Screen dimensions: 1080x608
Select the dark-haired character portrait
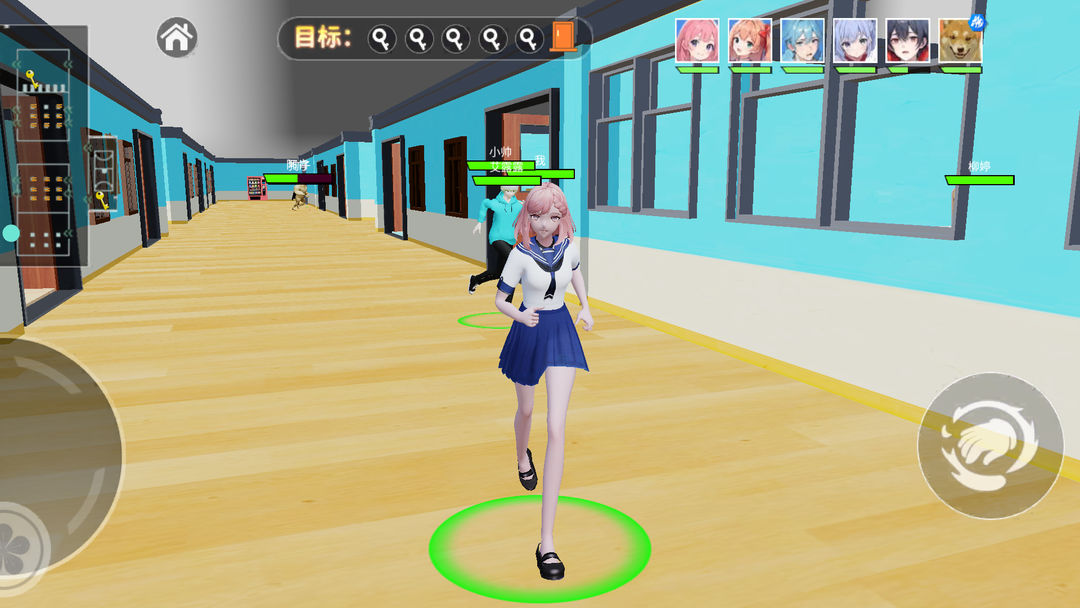(x=907, y=41)
